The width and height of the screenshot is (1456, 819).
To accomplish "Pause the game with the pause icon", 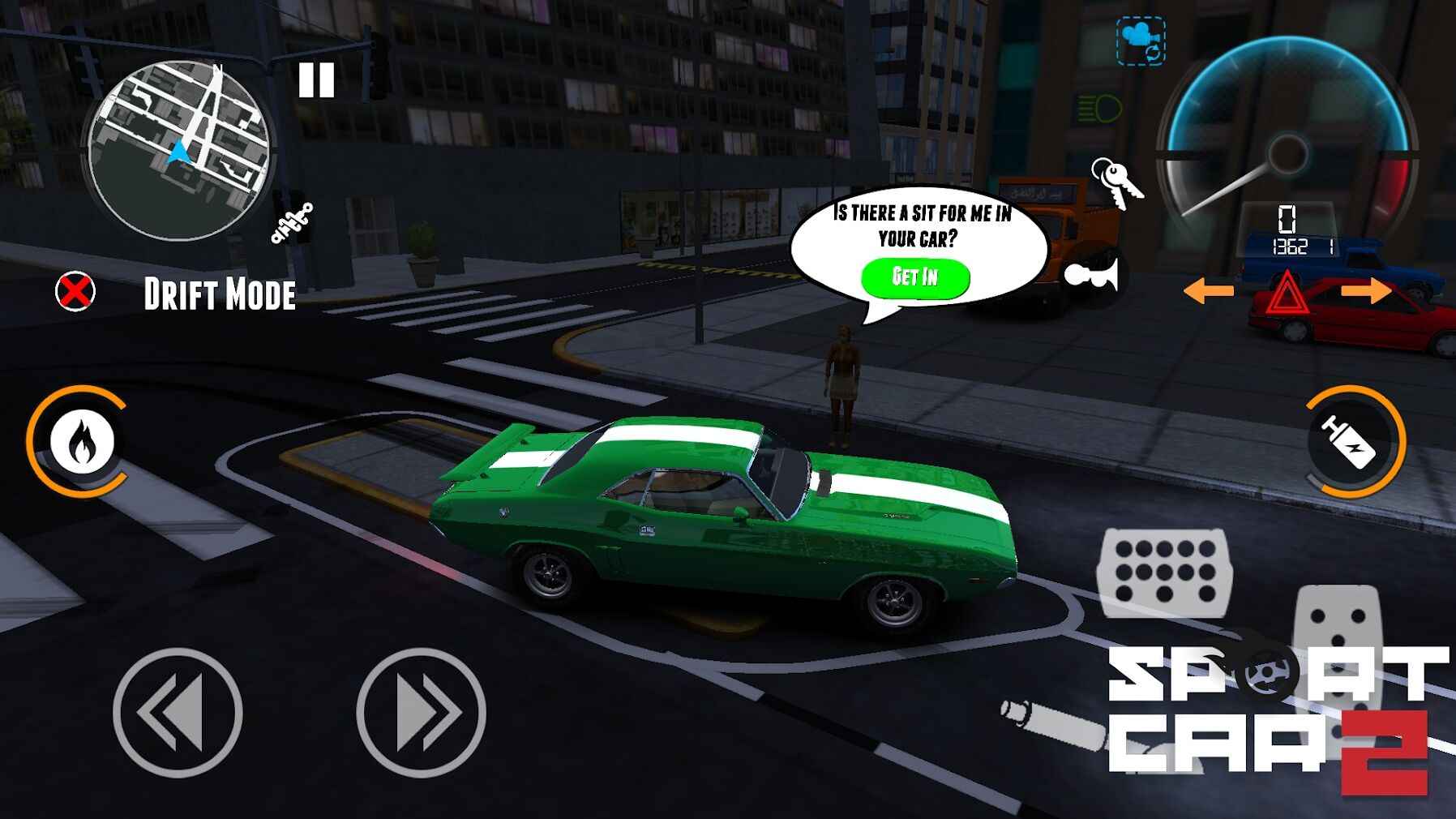I will 316,79.
